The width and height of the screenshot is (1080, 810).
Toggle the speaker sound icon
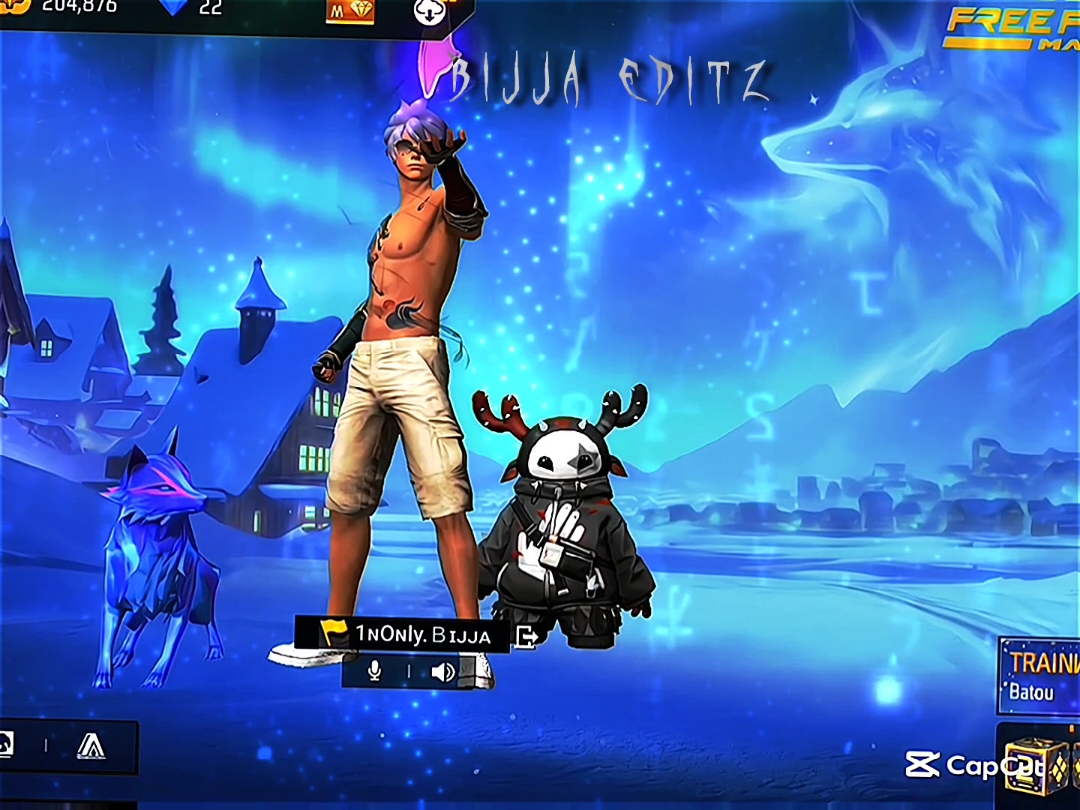(x=442, y=671)
